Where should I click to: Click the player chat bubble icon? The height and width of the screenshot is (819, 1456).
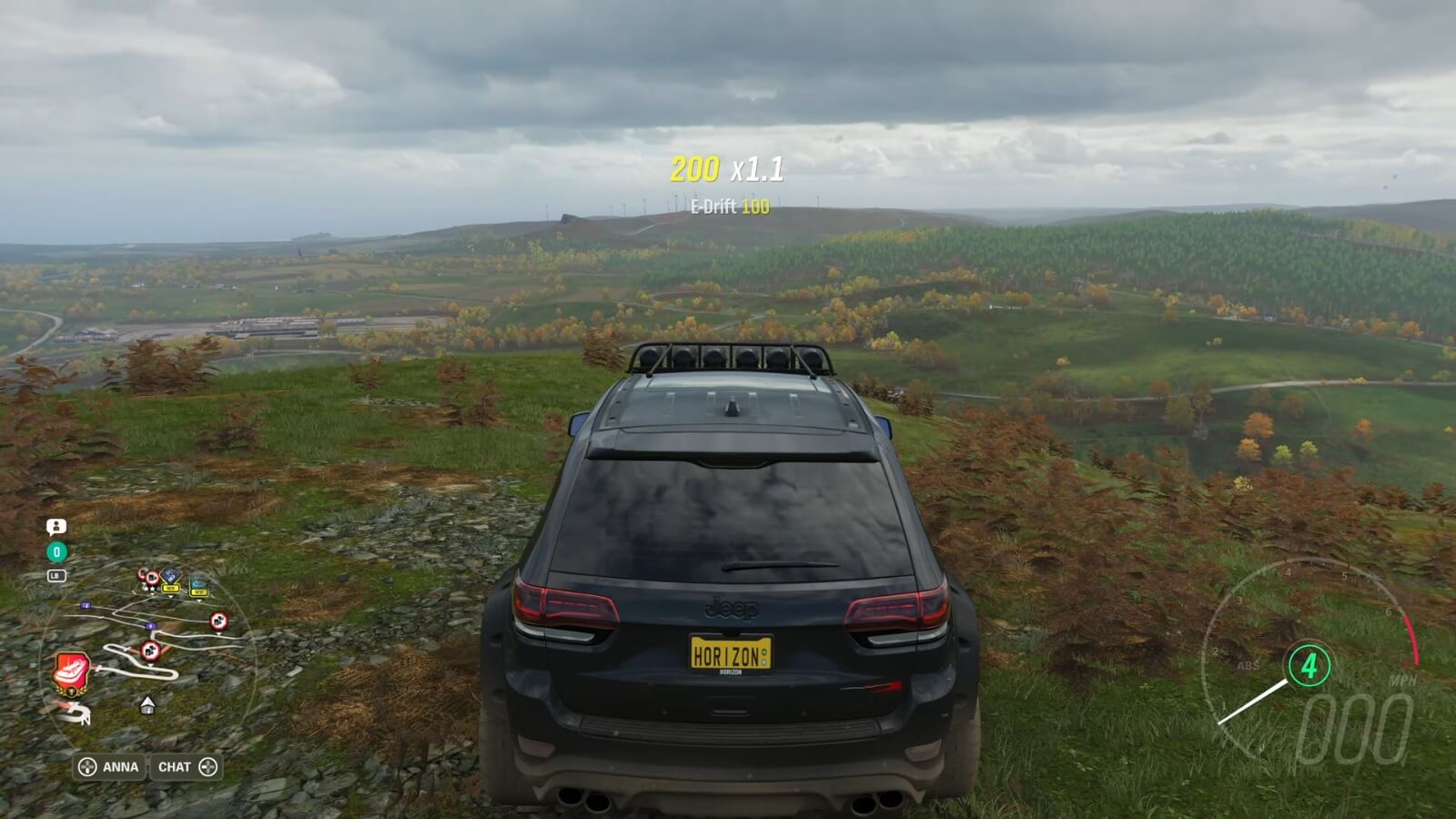(56, 527)
